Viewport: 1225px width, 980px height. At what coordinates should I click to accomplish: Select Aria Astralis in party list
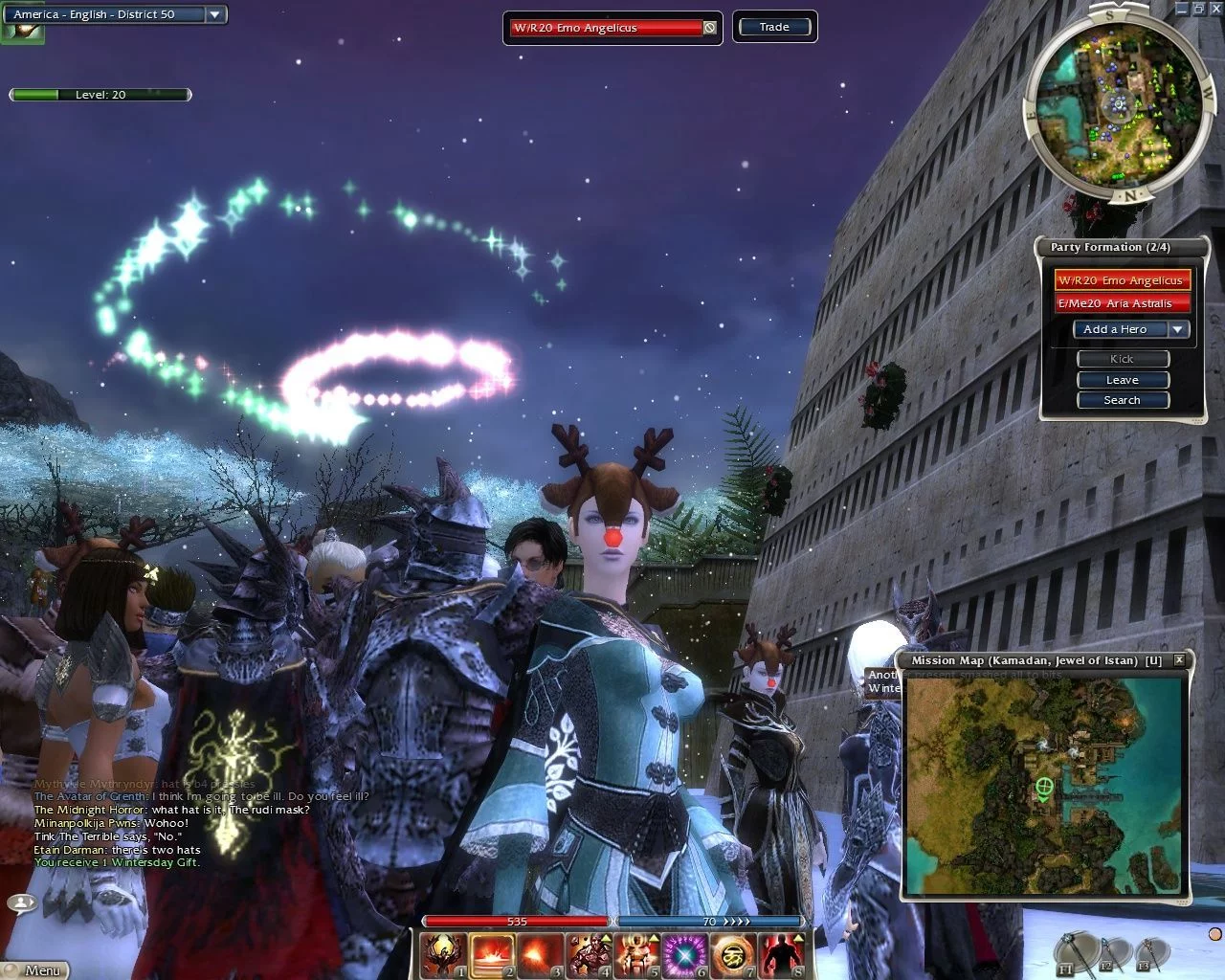(x=1122, y=303)
